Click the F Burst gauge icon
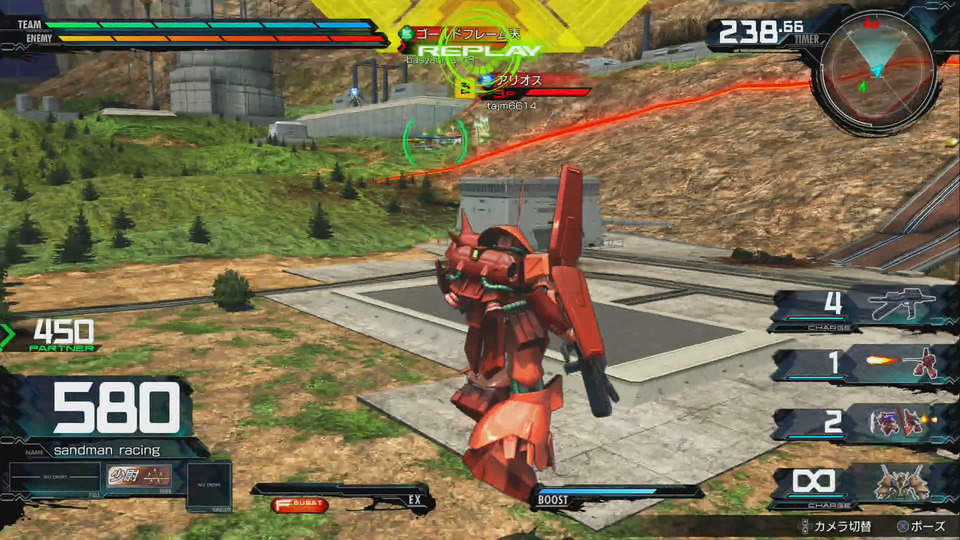 tap(299, 505)
